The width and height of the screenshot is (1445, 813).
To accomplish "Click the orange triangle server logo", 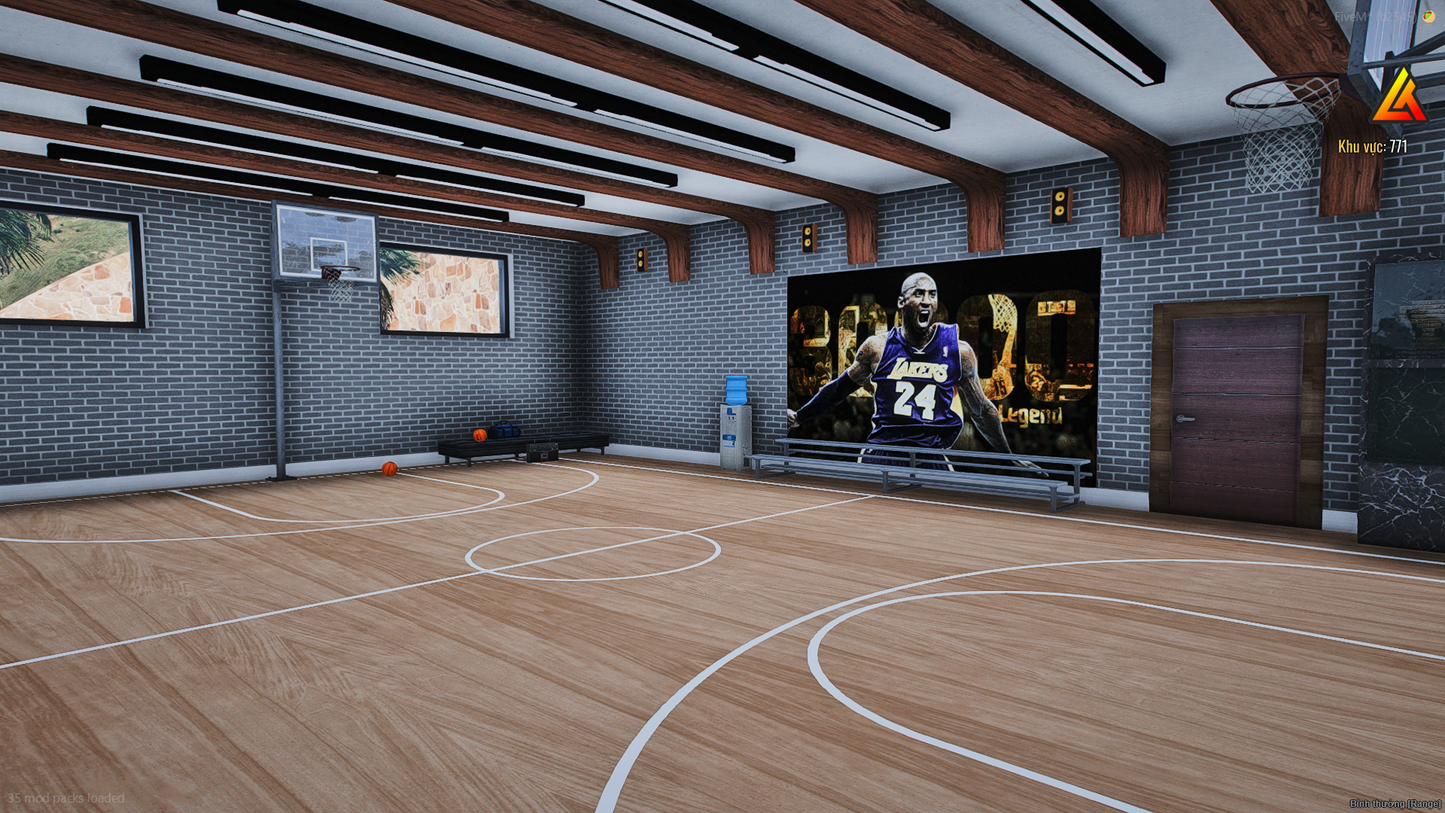I will click(x=1399, y=97).
